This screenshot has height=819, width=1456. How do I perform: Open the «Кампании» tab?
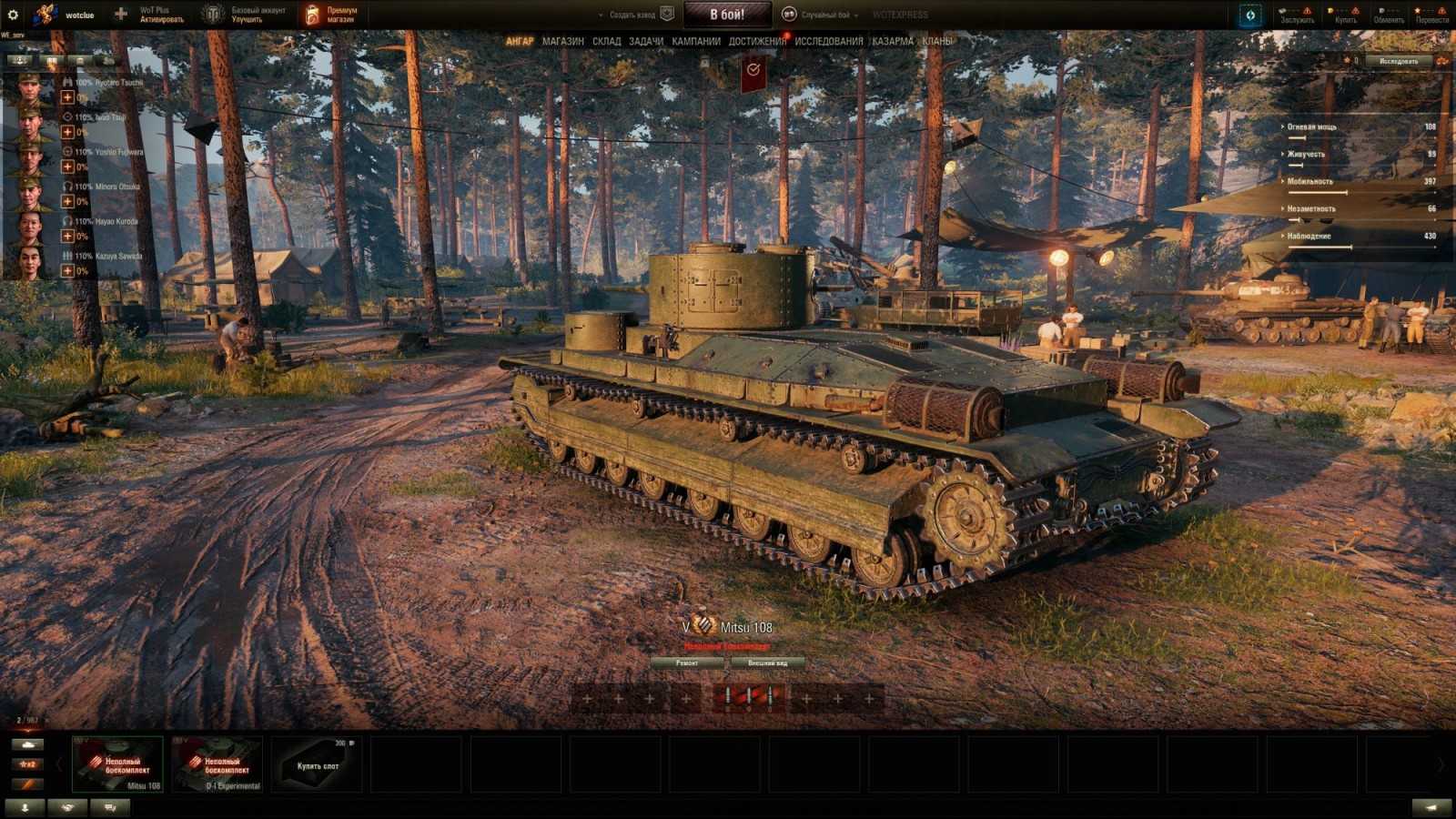pos(696,41)
